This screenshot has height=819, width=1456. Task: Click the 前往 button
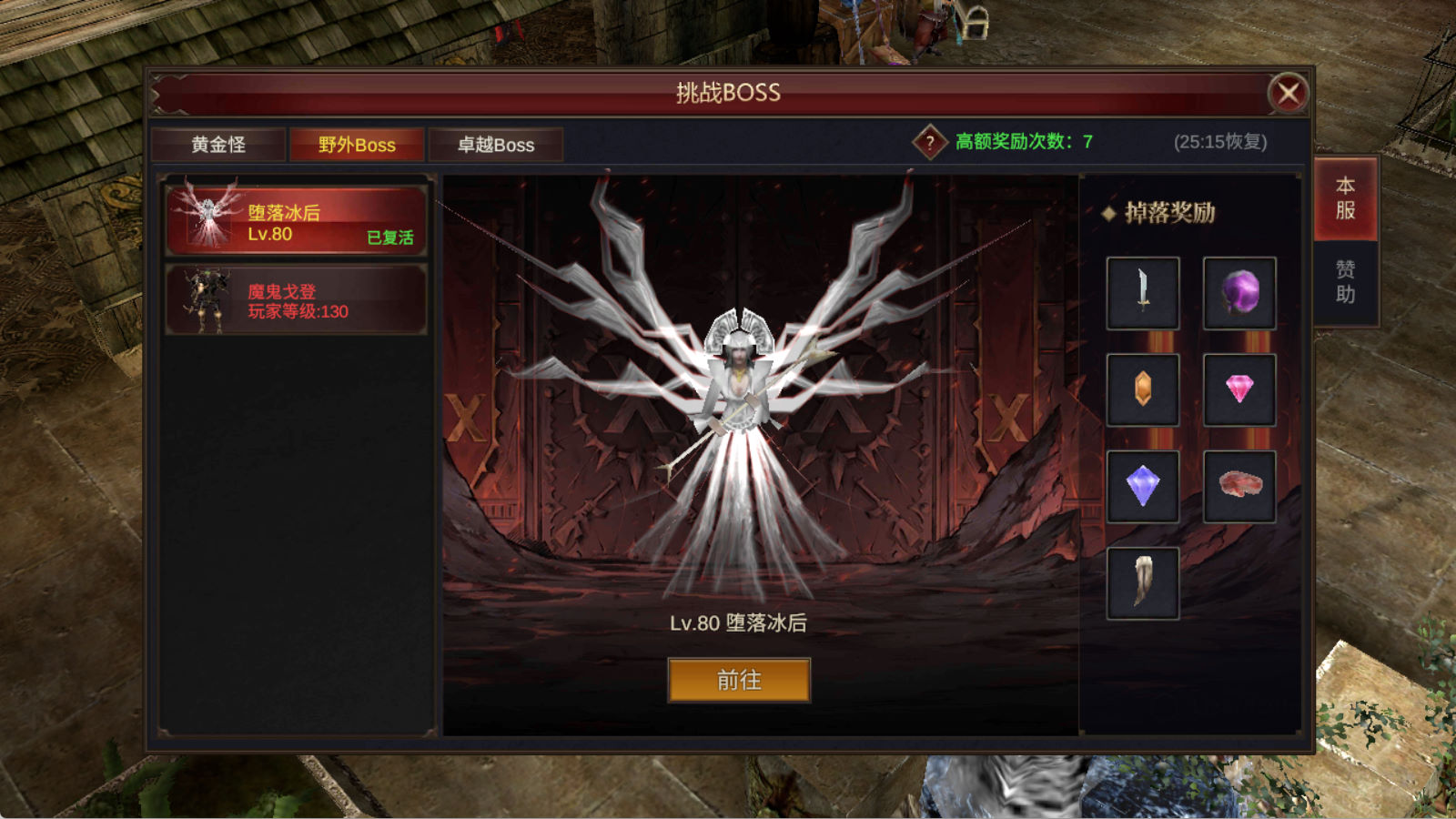(739, 680)
